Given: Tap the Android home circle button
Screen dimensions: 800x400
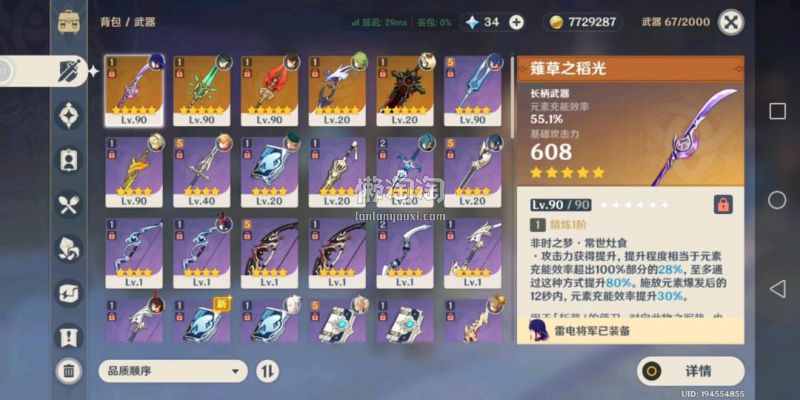Looking at the screenshot, I should tap(777, 200).
